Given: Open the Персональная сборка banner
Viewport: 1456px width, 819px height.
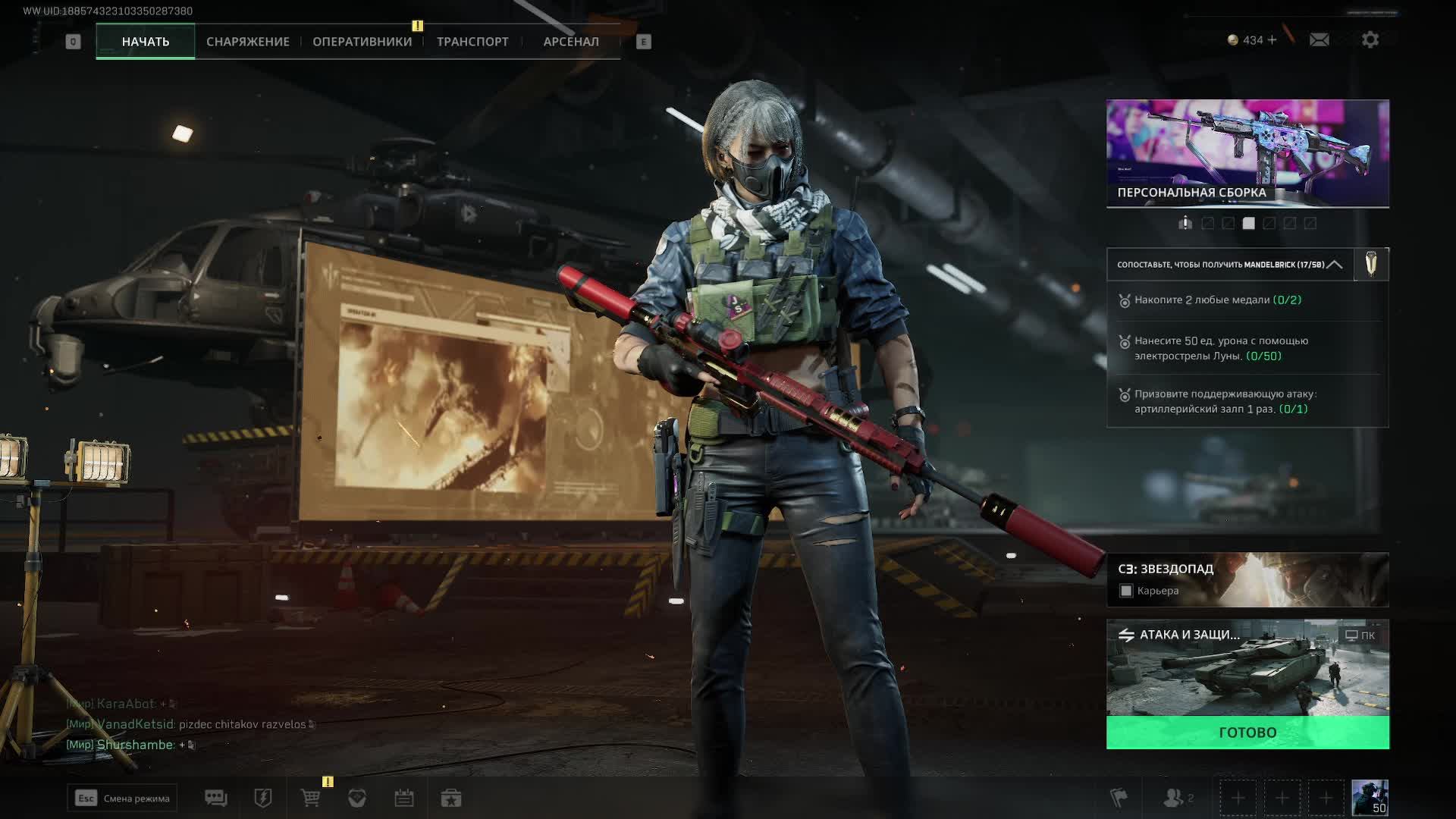Looking at the screenshot, I should pyautogui.click(x=1247, y=153).
